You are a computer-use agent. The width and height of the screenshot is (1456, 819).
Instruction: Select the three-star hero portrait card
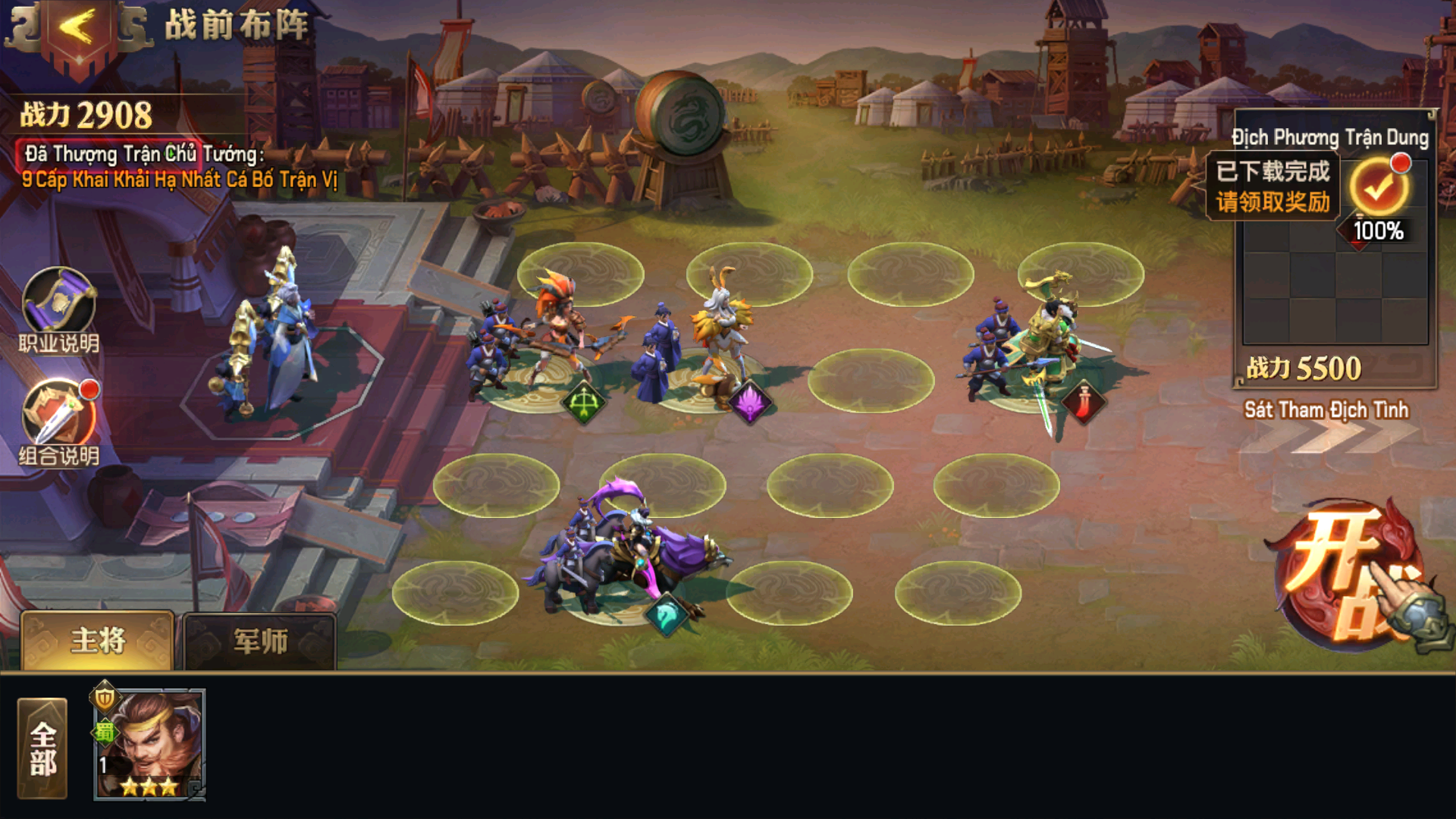149,745
